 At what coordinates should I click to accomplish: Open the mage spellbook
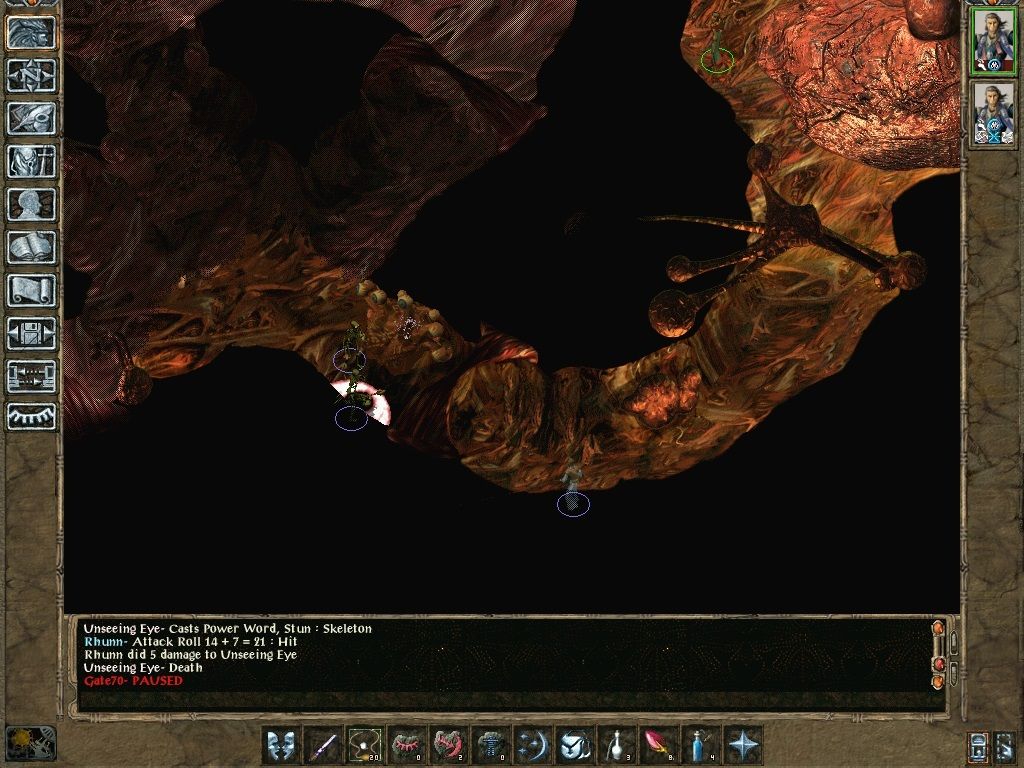[x=31, y=247]
